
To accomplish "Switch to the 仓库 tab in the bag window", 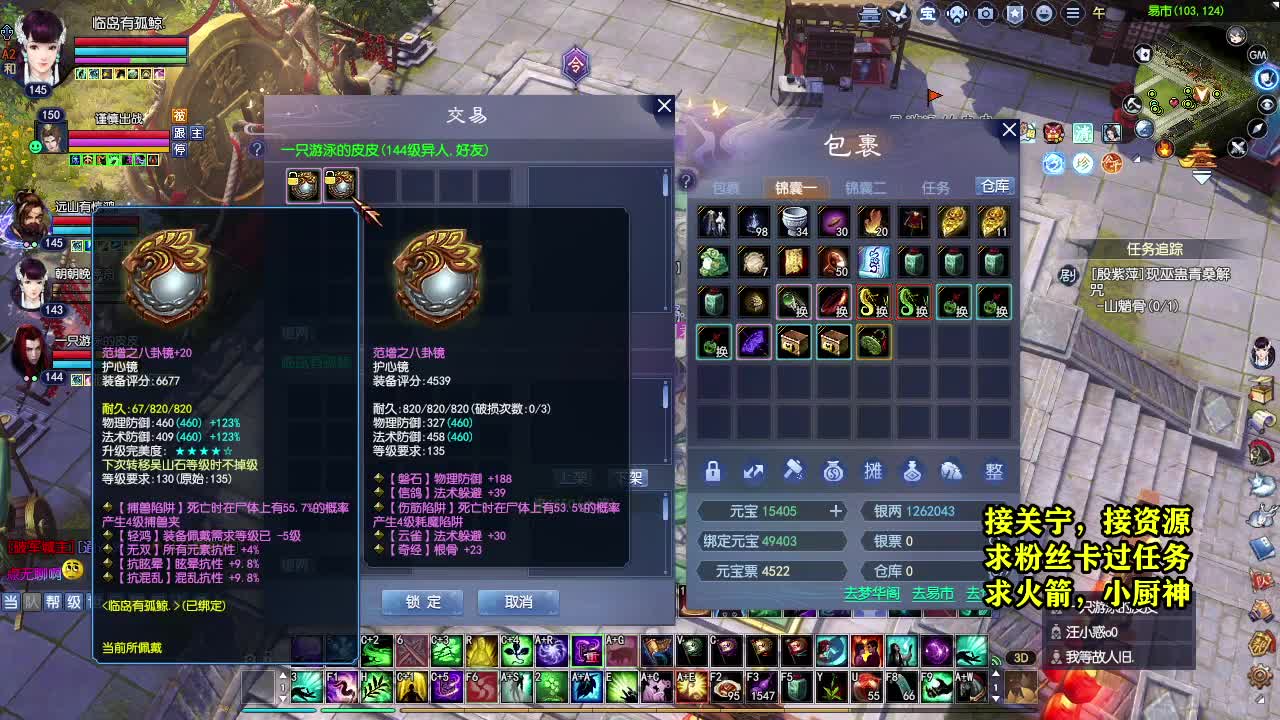I will click(993, 185).
